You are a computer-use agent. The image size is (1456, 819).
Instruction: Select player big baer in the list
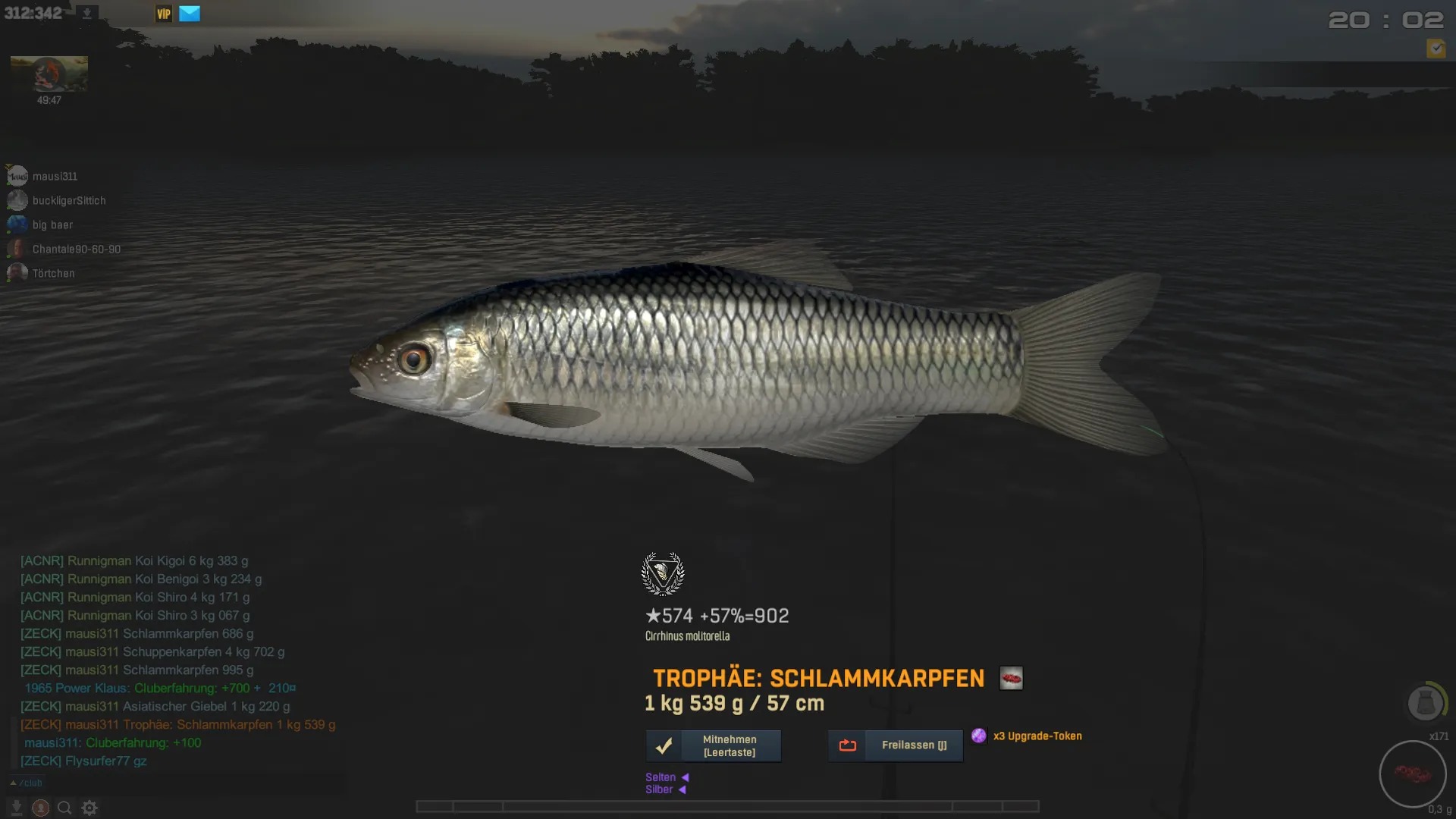pos(52,225)
